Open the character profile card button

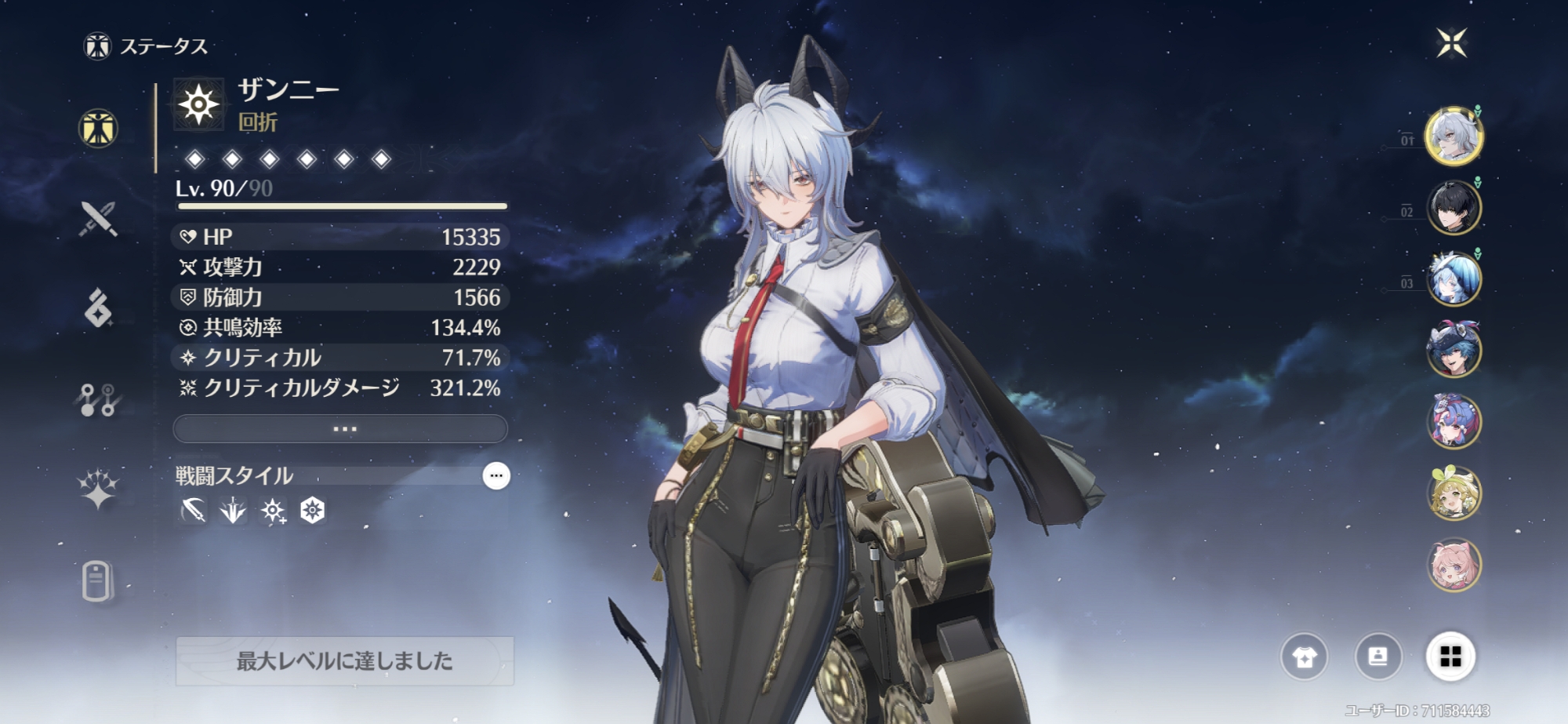(x=1377, y=657)
